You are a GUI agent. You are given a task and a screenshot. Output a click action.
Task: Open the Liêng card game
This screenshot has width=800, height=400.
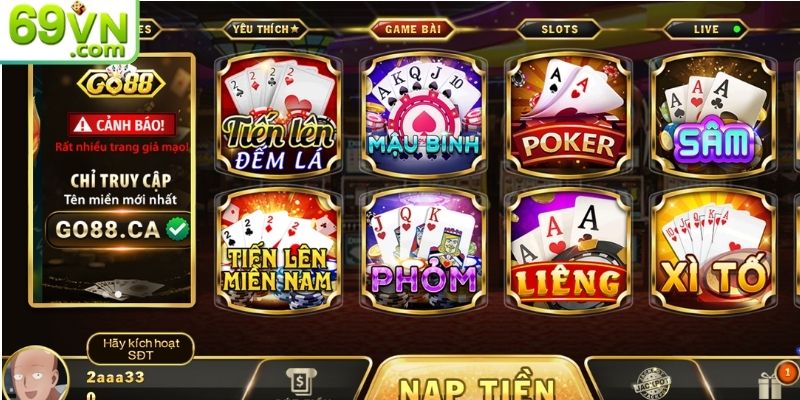(567, 243)
